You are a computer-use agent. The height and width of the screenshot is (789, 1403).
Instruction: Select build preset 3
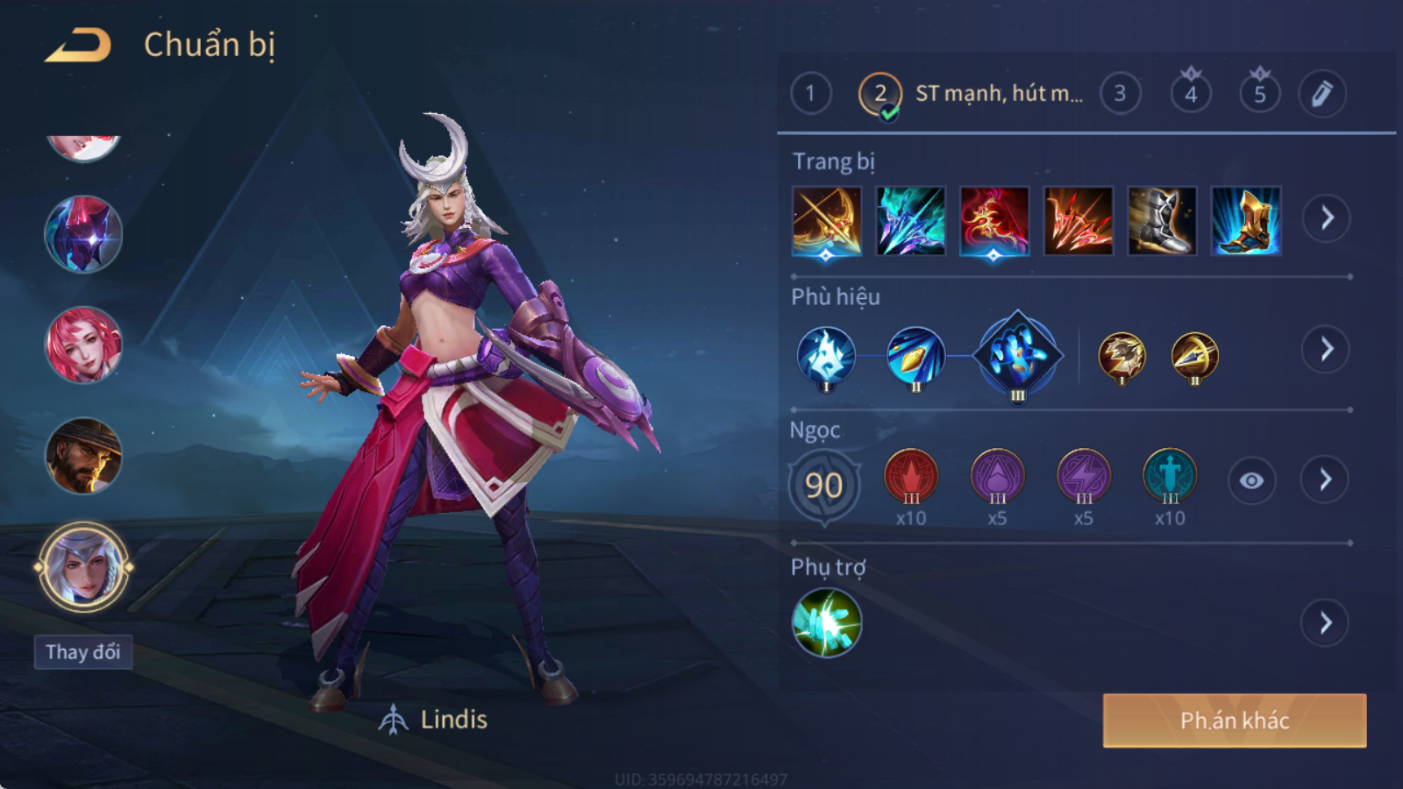[1120, 94]
